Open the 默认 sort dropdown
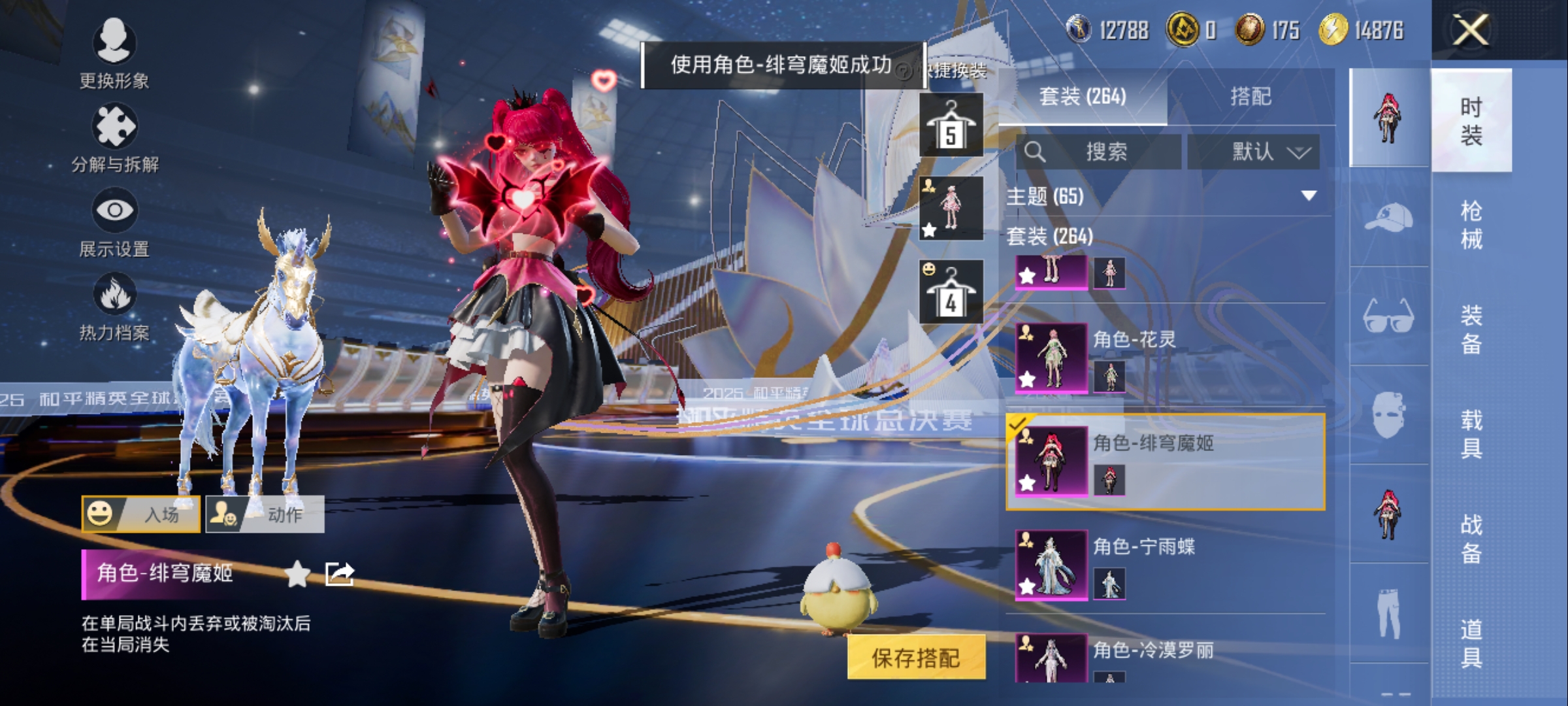 [x=1253, y=152]
